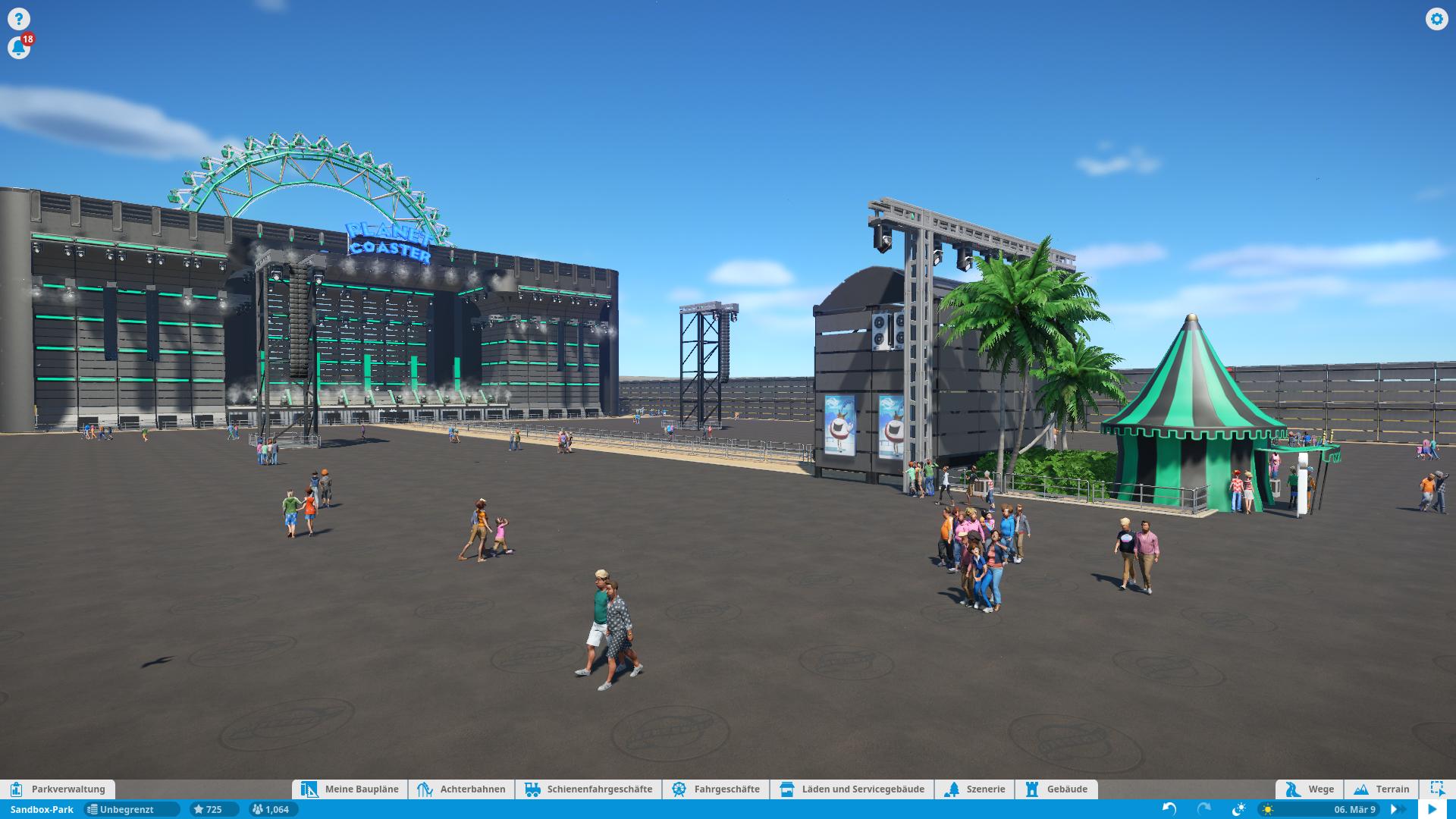Open the Terrain editing tools
Viewport: 1456px width, 819px height.
click(1382, 789)
